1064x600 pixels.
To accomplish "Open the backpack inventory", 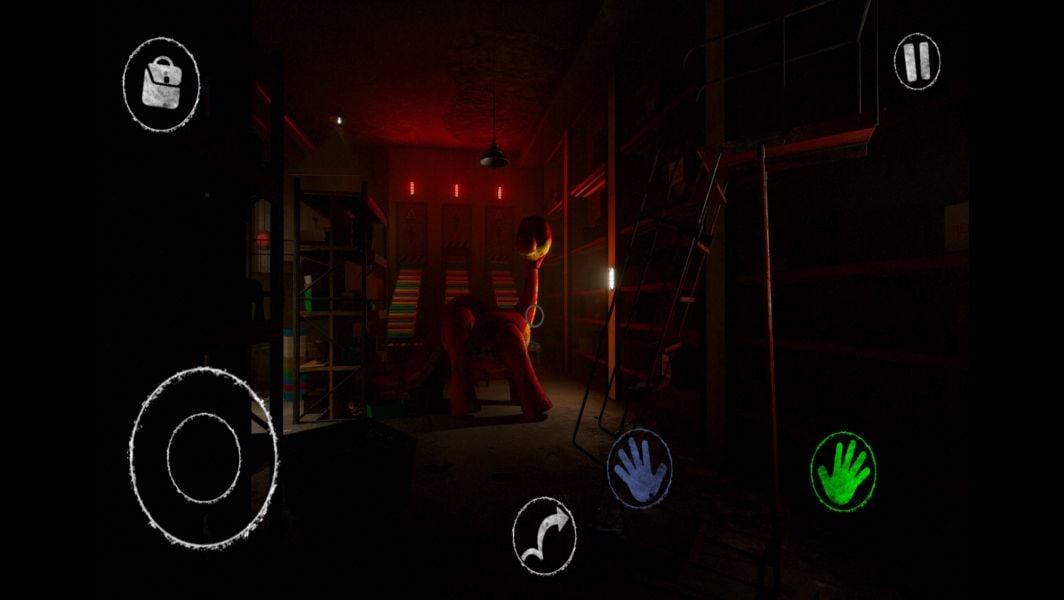I will pyautogui.click(x=160, y=83).
